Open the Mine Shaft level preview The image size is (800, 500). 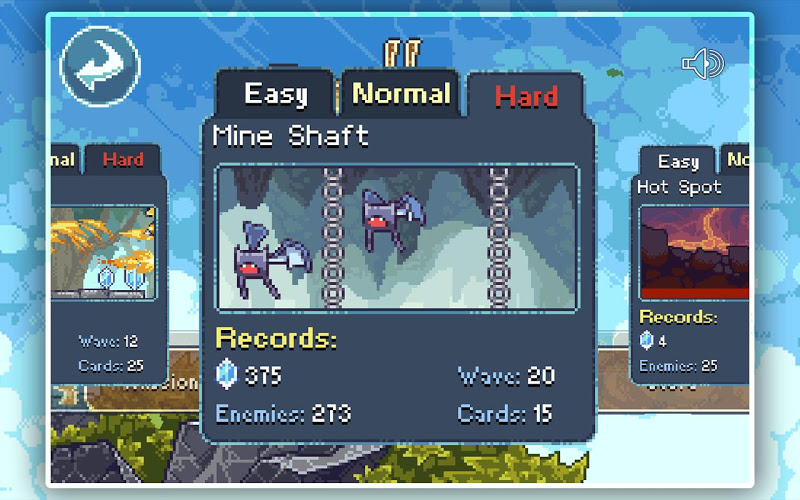(398, 238)
